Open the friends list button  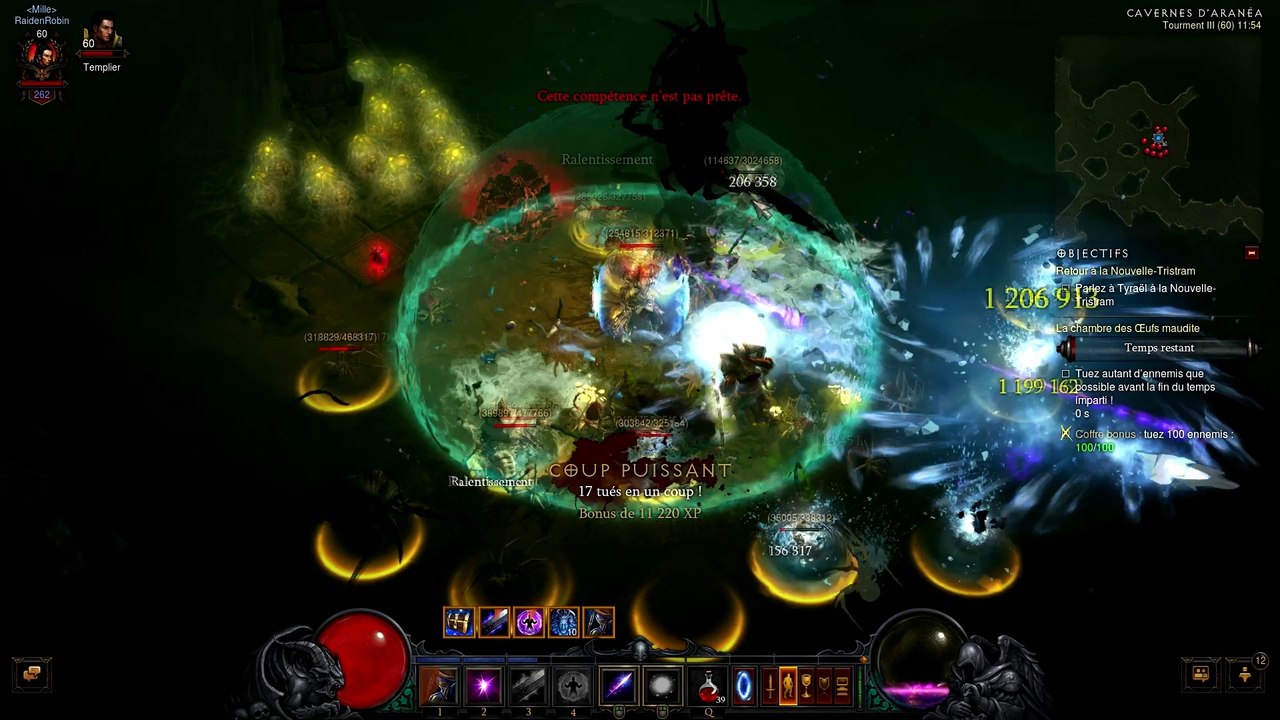point(1201,673)
